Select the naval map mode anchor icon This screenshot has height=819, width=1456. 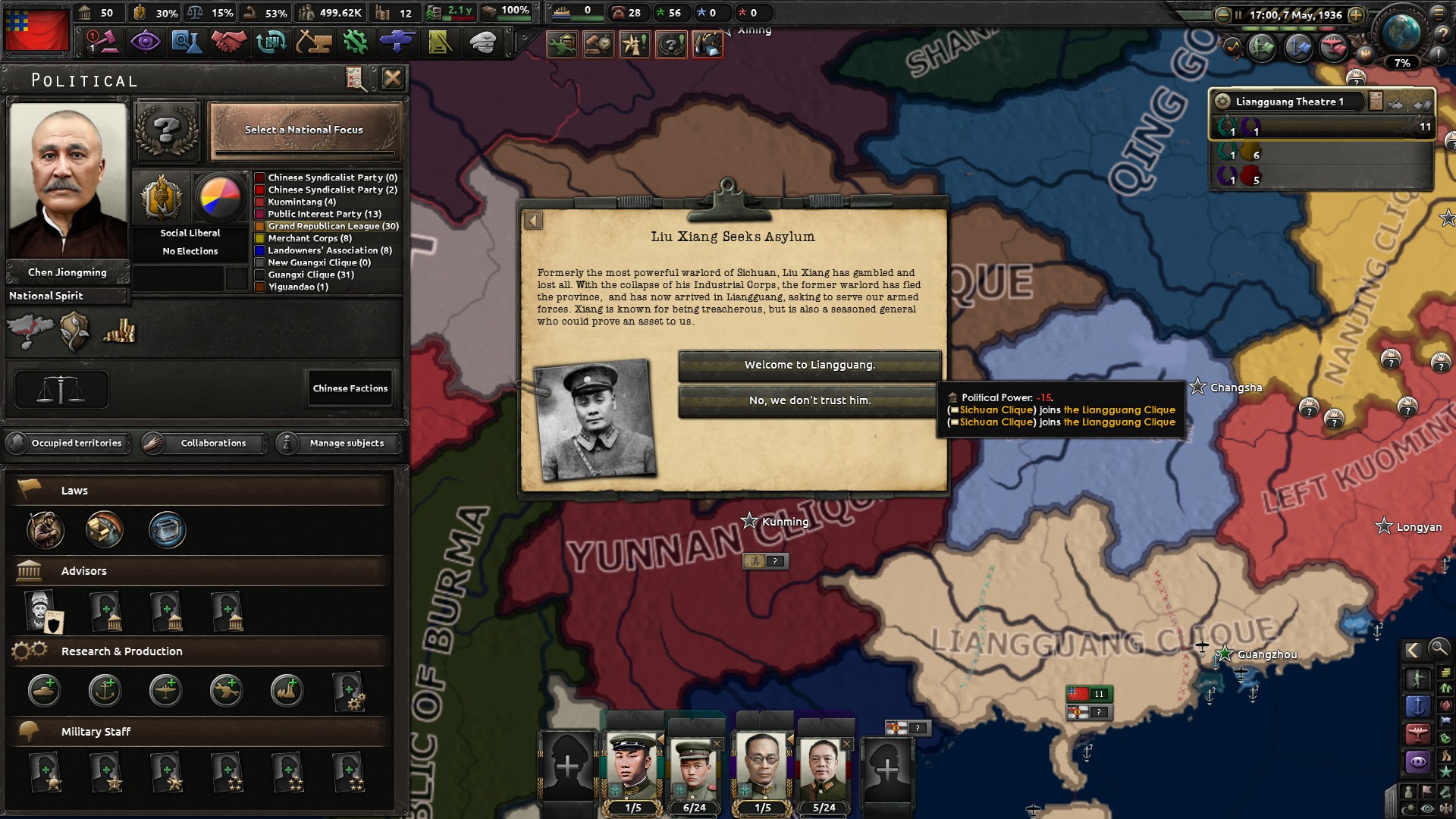(1418, 706)
